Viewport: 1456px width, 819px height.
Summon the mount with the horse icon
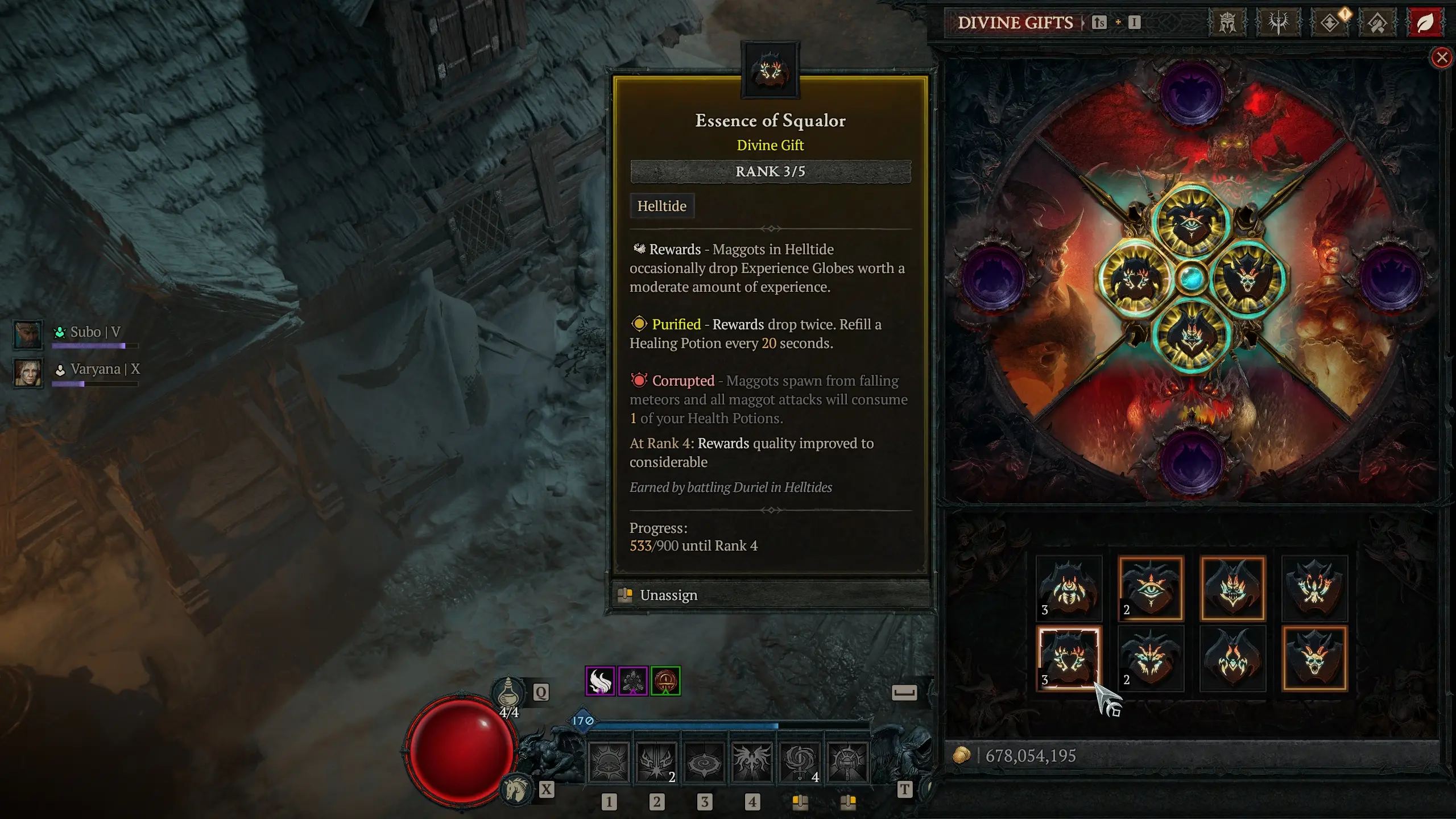tap(516, 789)
